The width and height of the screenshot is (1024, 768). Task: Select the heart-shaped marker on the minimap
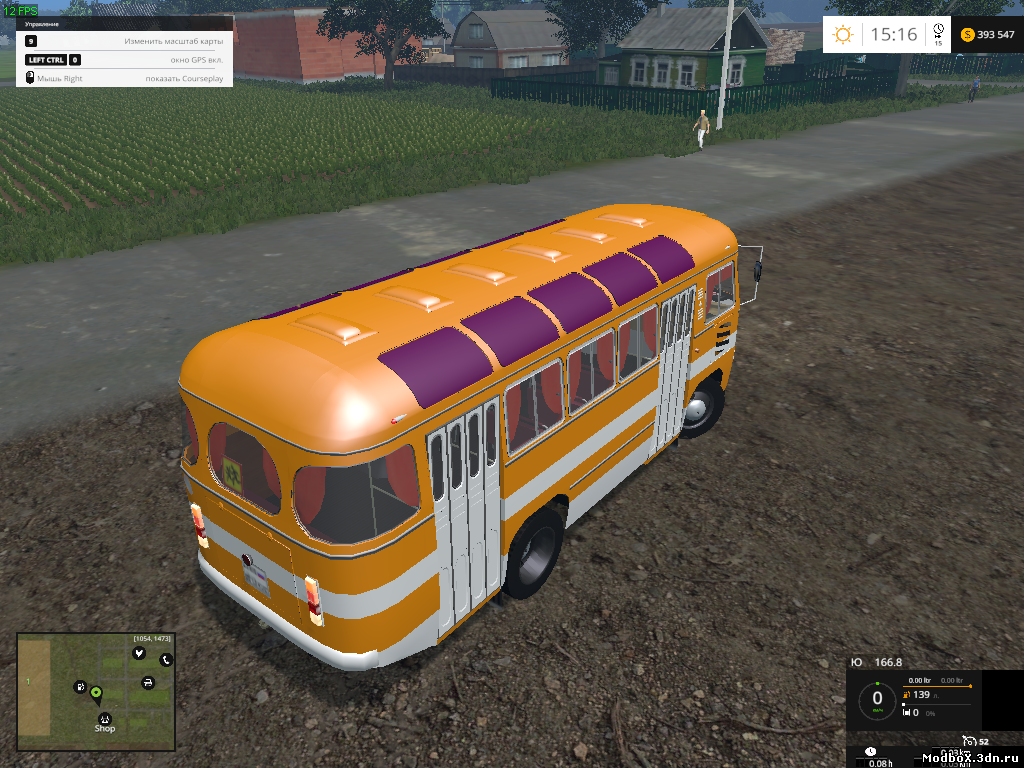click(x=138, y=652)
